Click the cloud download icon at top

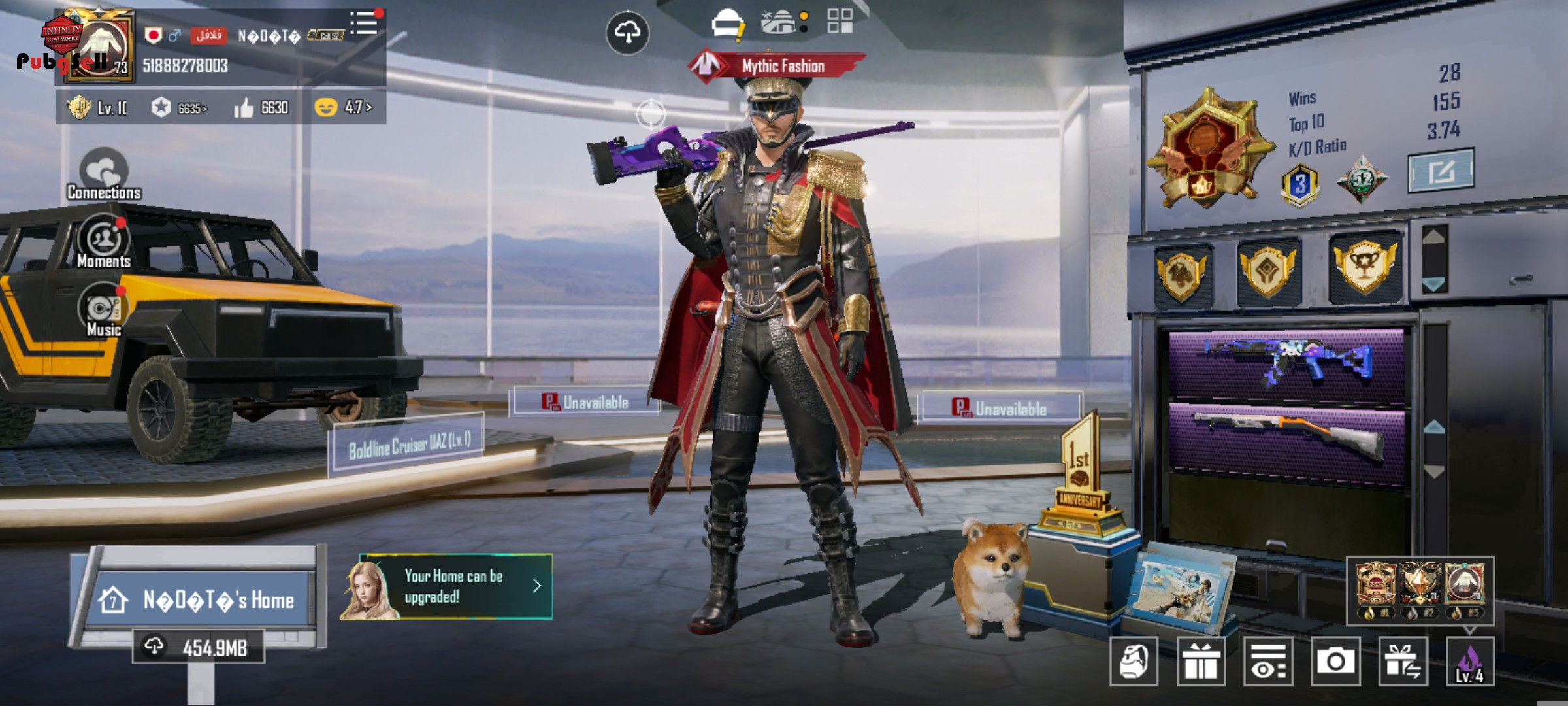click(627, 32)
